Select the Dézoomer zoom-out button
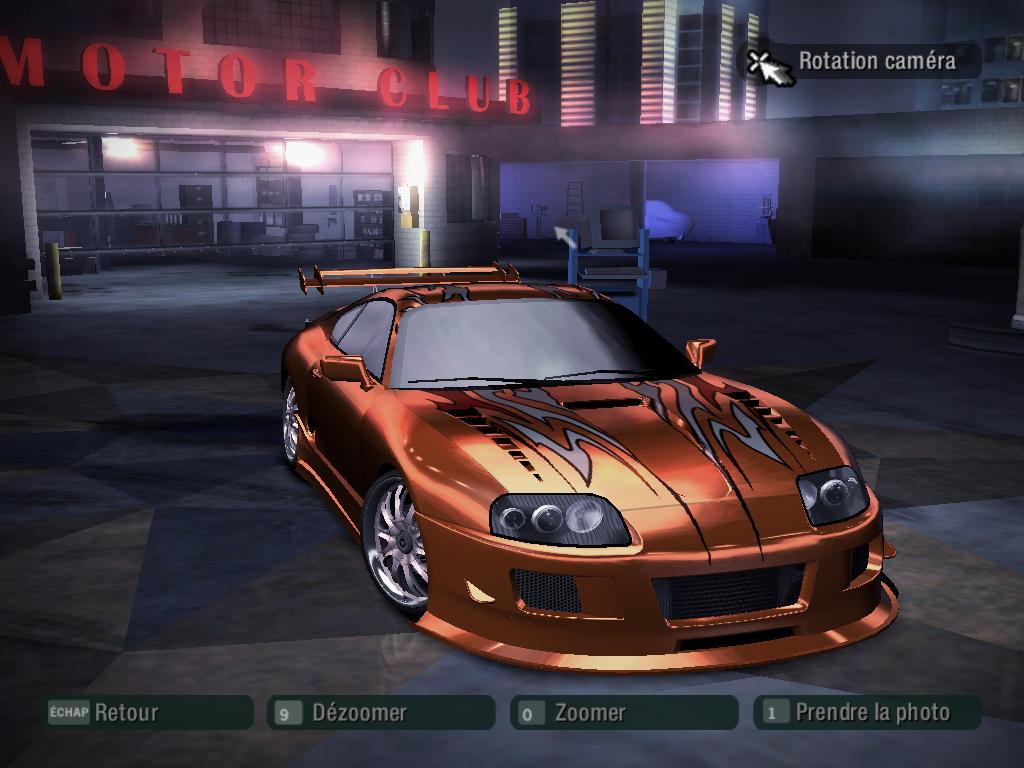The height and width of the screenshot is (768, 1024). [x=381, y=713]
